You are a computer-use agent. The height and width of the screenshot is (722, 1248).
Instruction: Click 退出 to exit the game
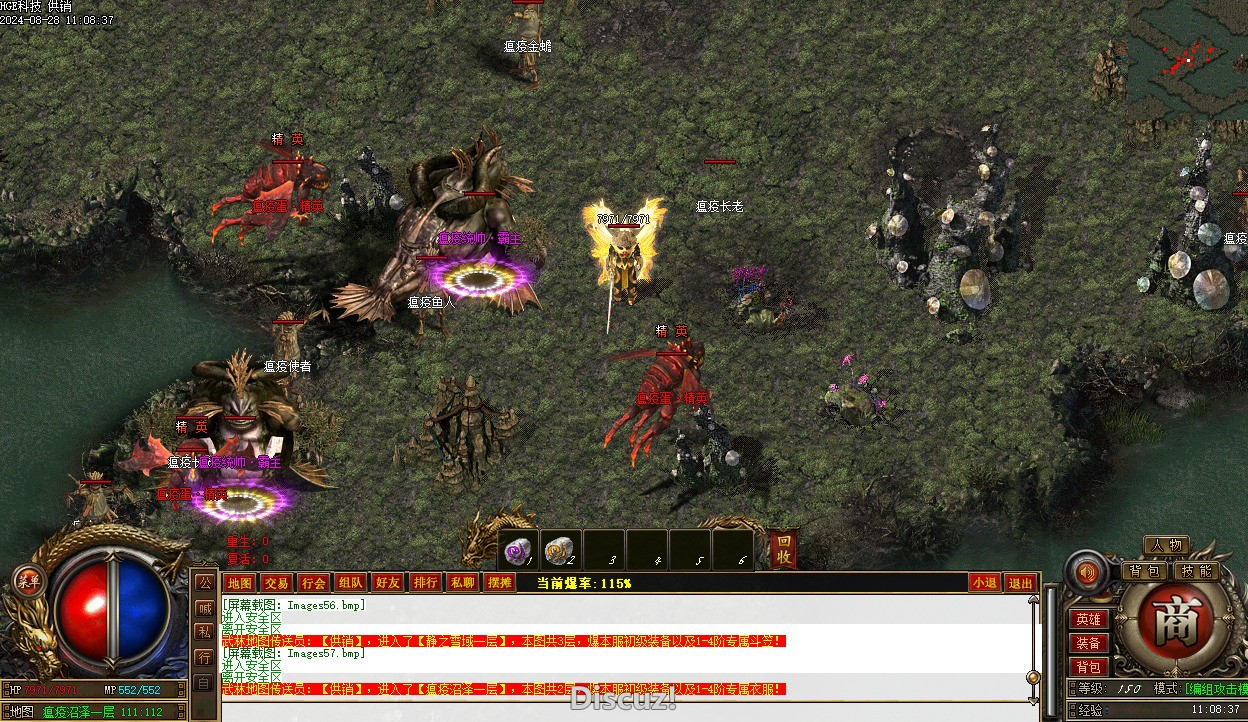tap(1020, 583)
